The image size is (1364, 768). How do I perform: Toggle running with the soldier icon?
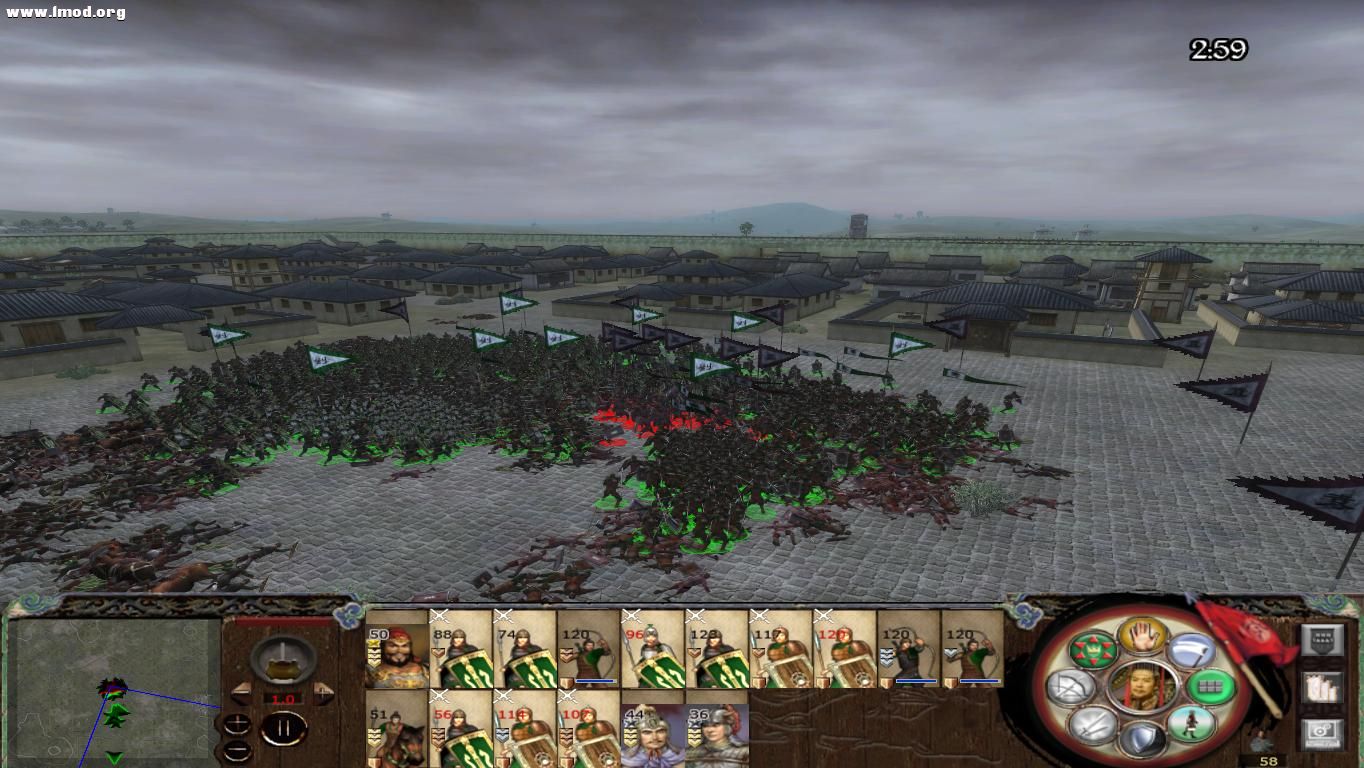click(x=1193, y=722)
